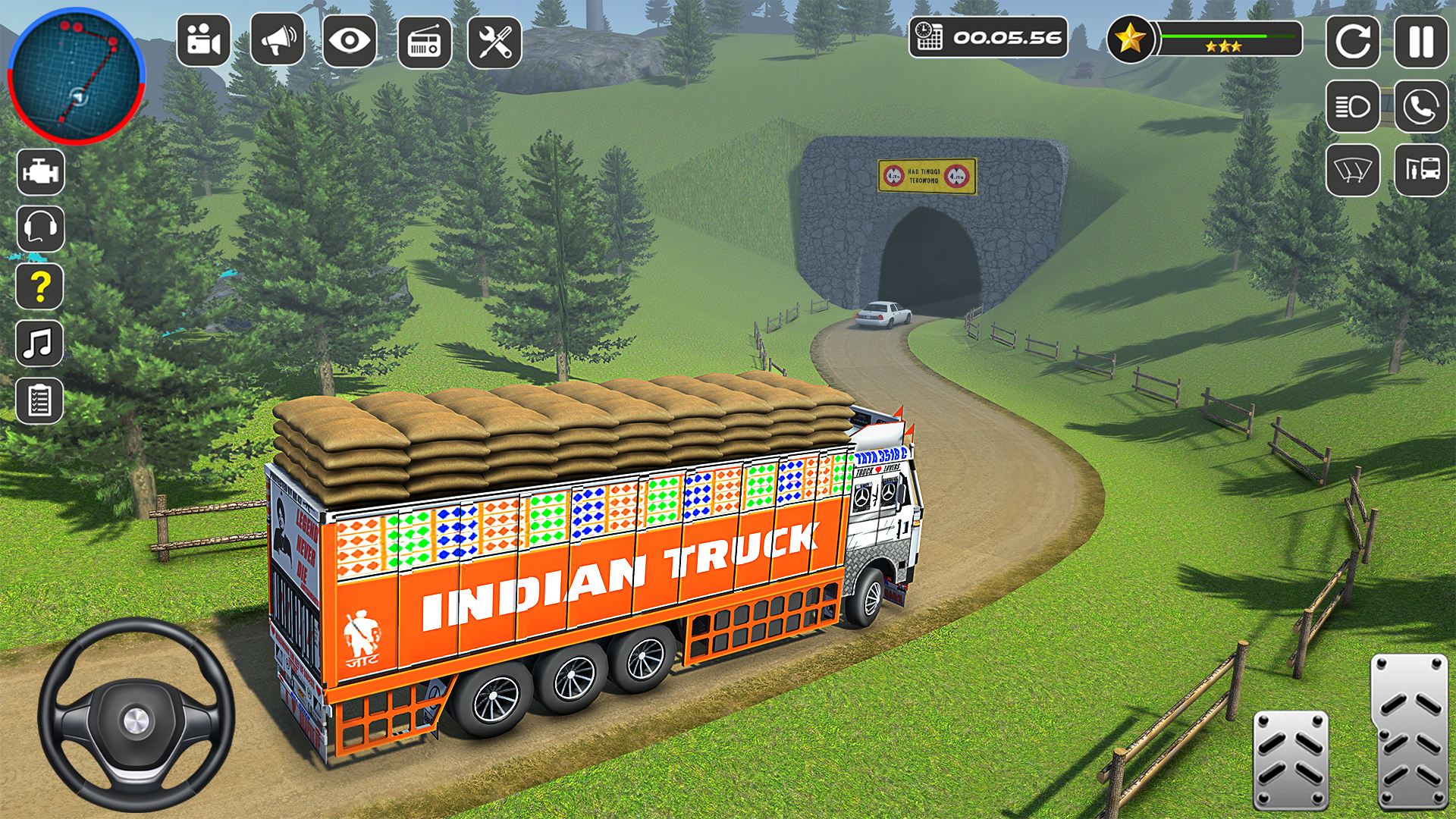The height and width of the screenshot is (819, 1456).
Task: Open the music settings
Action: 42,341
